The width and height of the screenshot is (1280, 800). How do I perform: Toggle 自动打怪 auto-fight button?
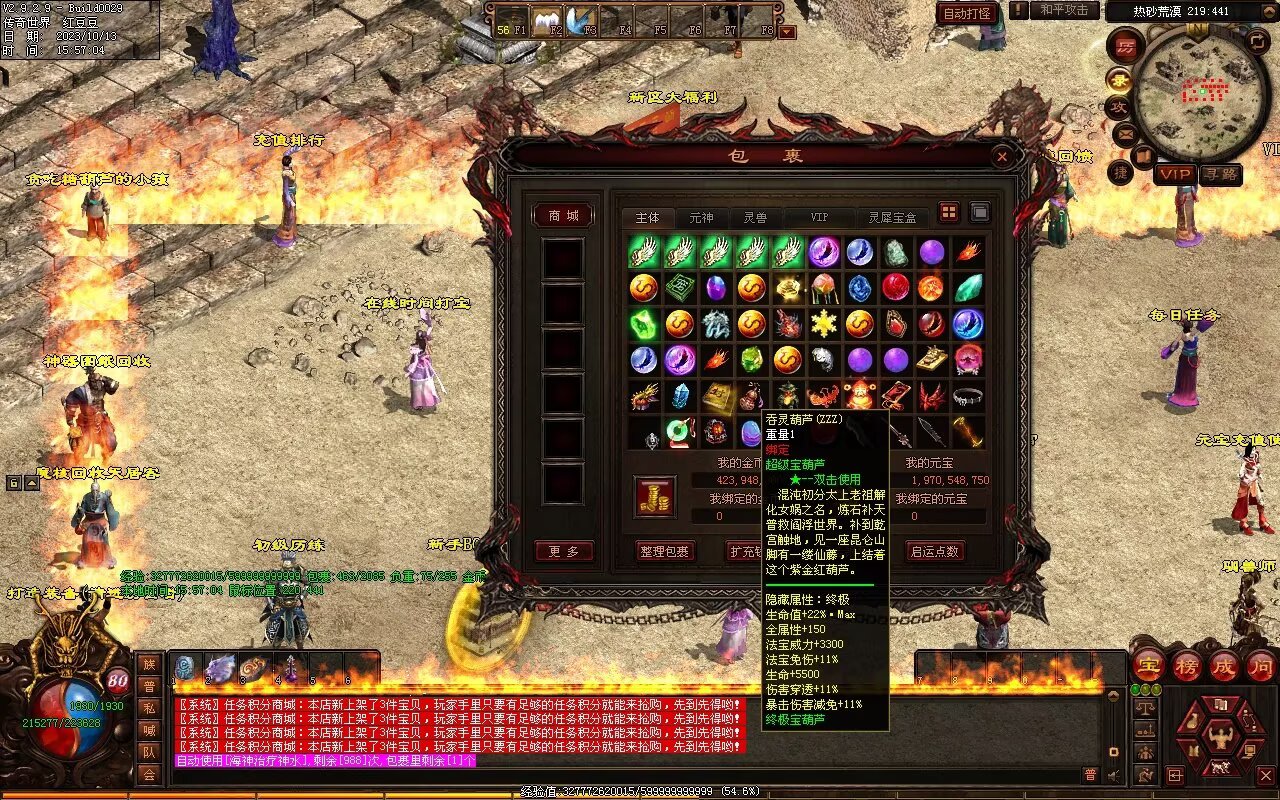pyautogui.click(x=967, y=13)
